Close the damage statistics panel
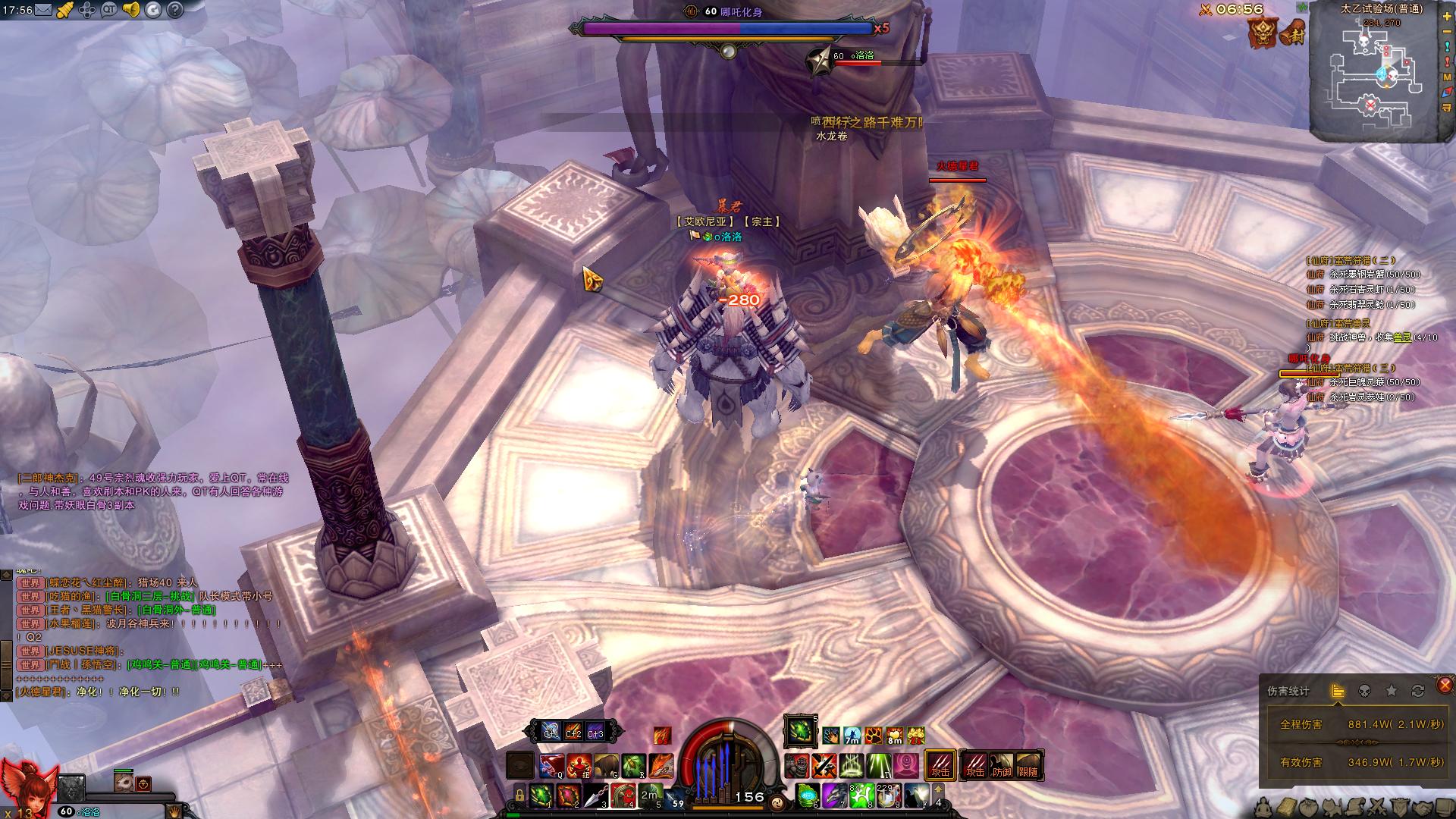The image size is (1456, 819). pos(1445,686)
